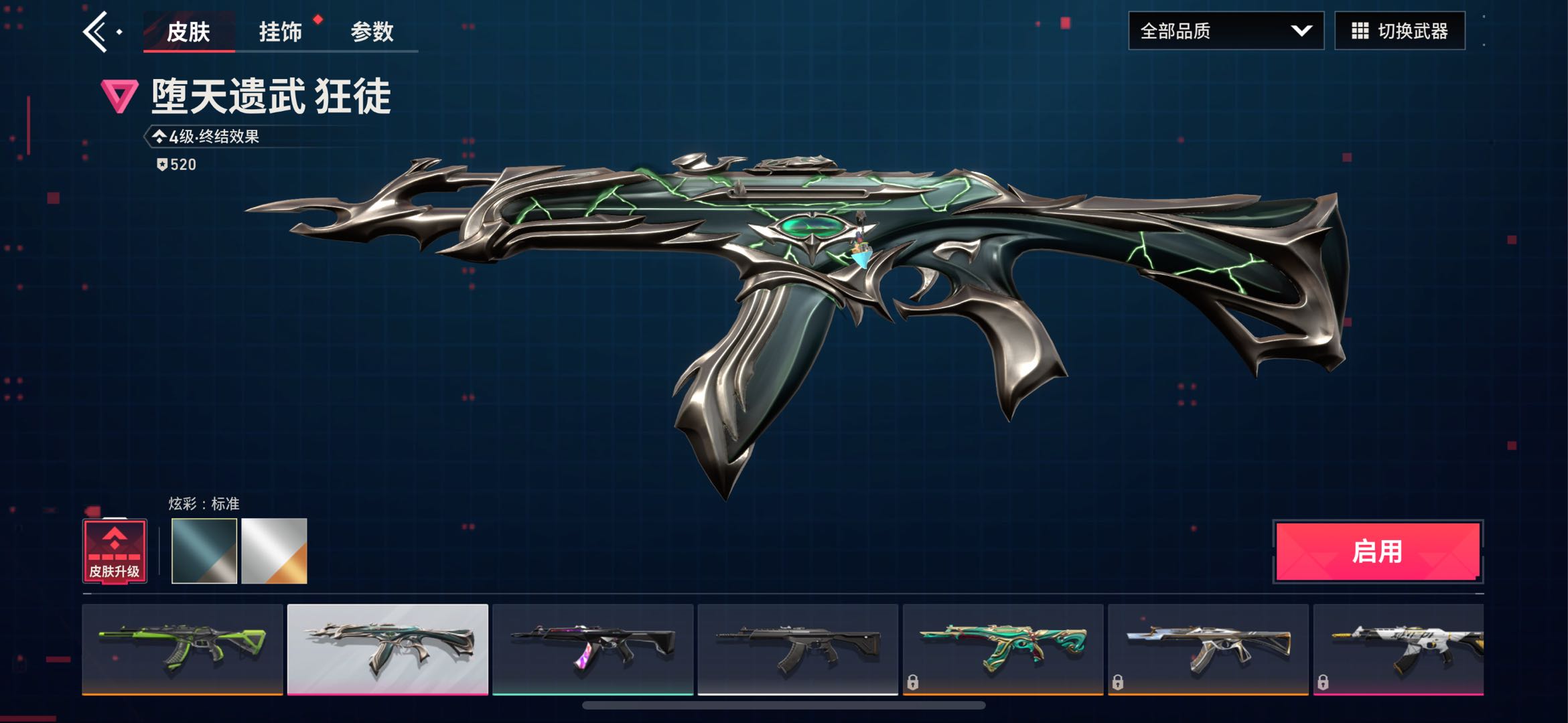The width and height of the screenshot is (1568, 723).
Task: Open the 挂饰 tab
Action: tap(280, 31)
